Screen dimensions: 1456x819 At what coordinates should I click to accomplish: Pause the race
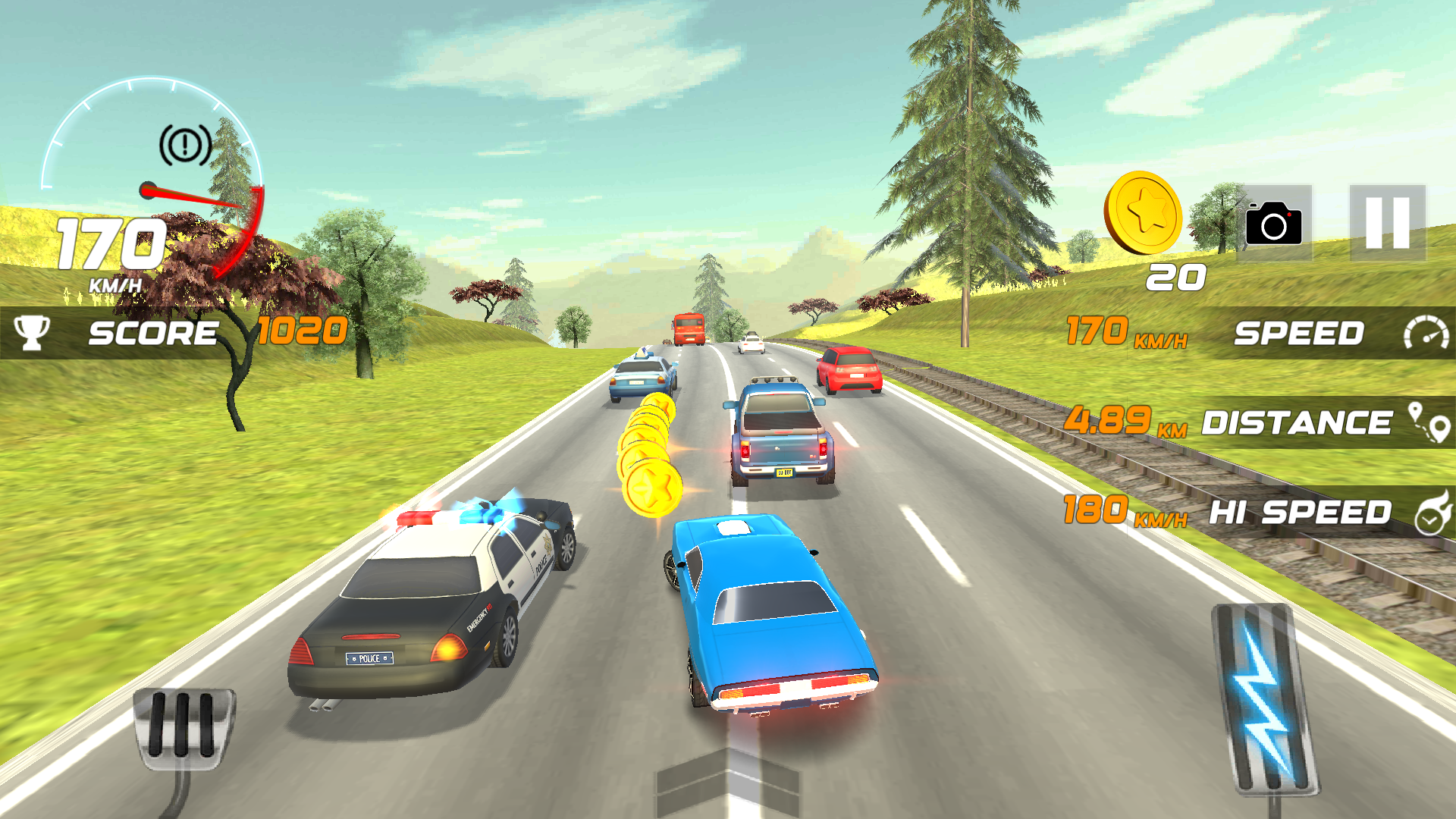[1387, 223]
